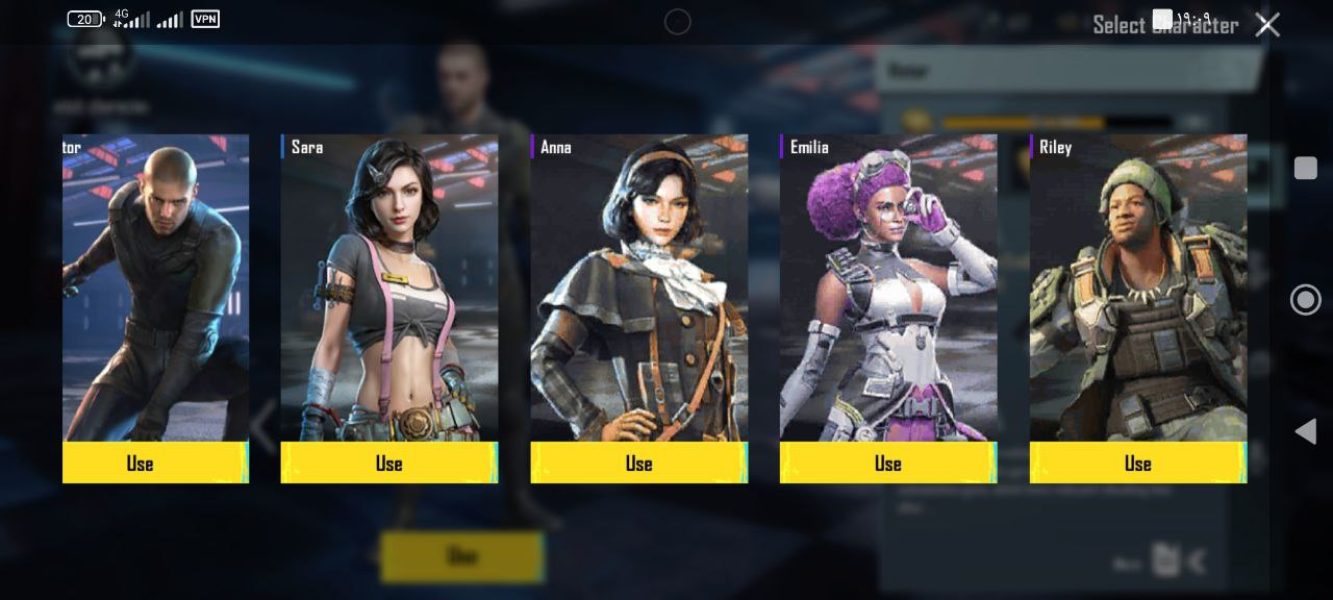Tap the Android home circle button
The width and height of the screenshot is (1333, 600).
coord(1305,299)
